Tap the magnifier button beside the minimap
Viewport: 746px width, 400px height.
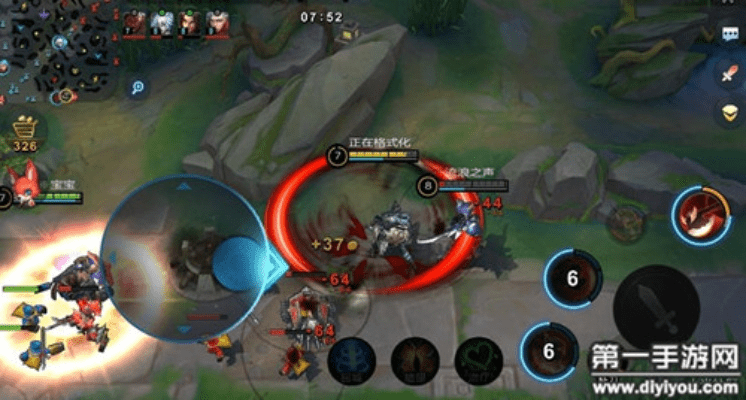click(x=137, y=87)
